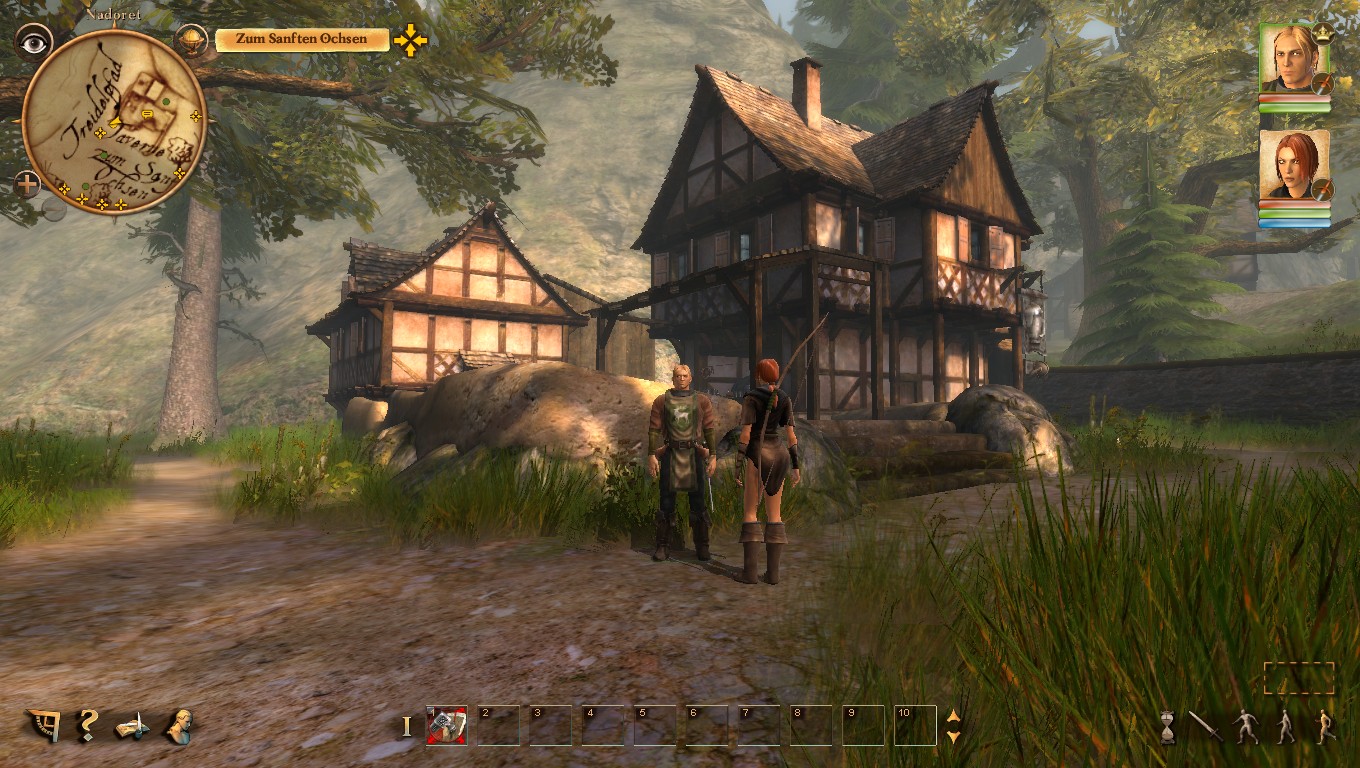Open the set-square menu icon
The image size is (1360, 768).
[x=43, y=725]
